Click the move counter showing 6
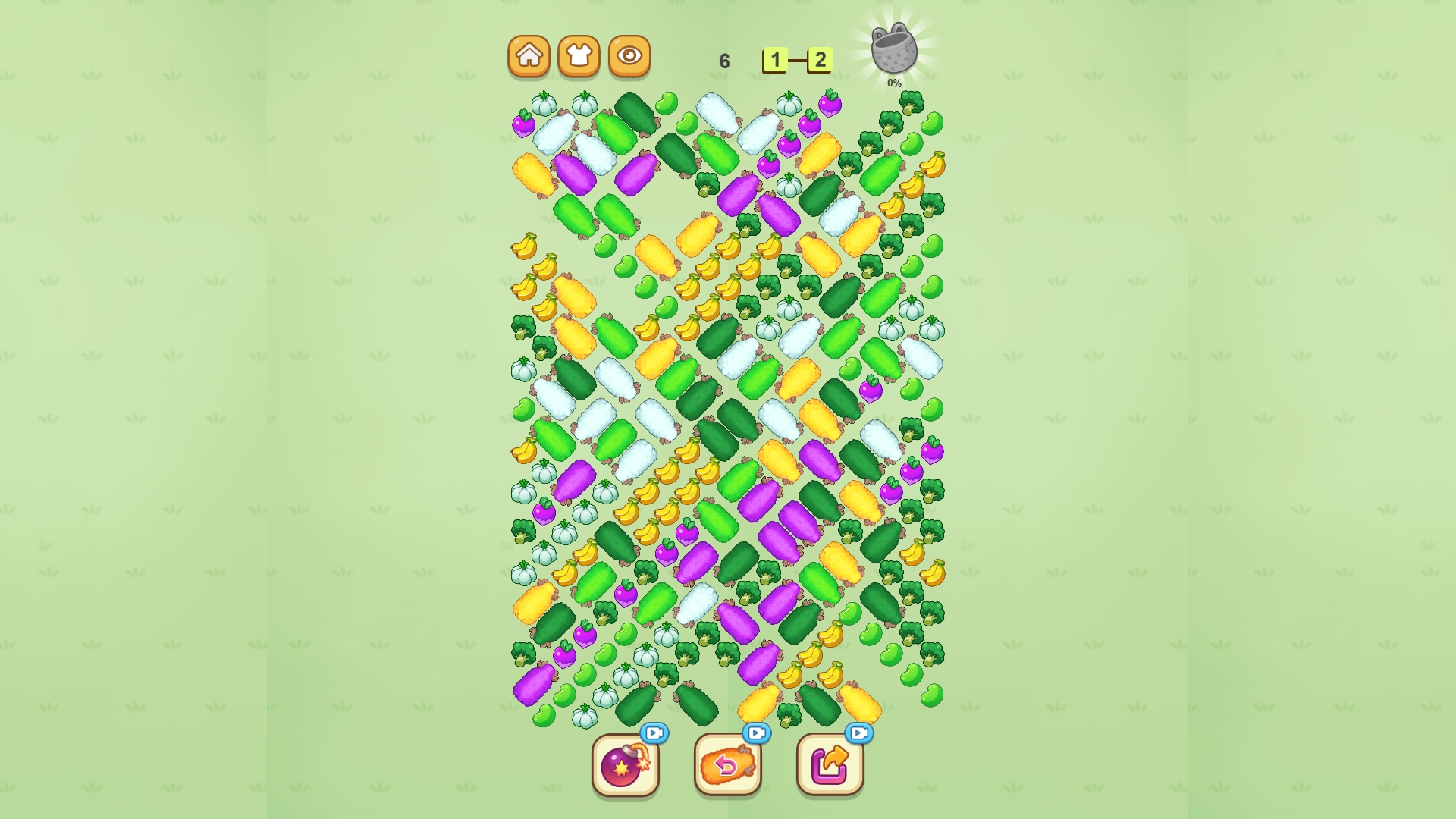This screenshot has width=1456, height=819. point(724,59)
